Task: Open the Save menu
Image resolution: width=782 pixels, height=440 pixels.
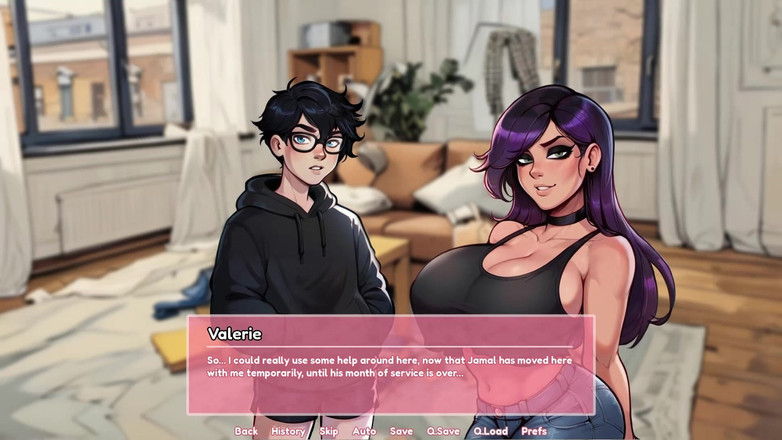Action: click(x=401, y=431)
